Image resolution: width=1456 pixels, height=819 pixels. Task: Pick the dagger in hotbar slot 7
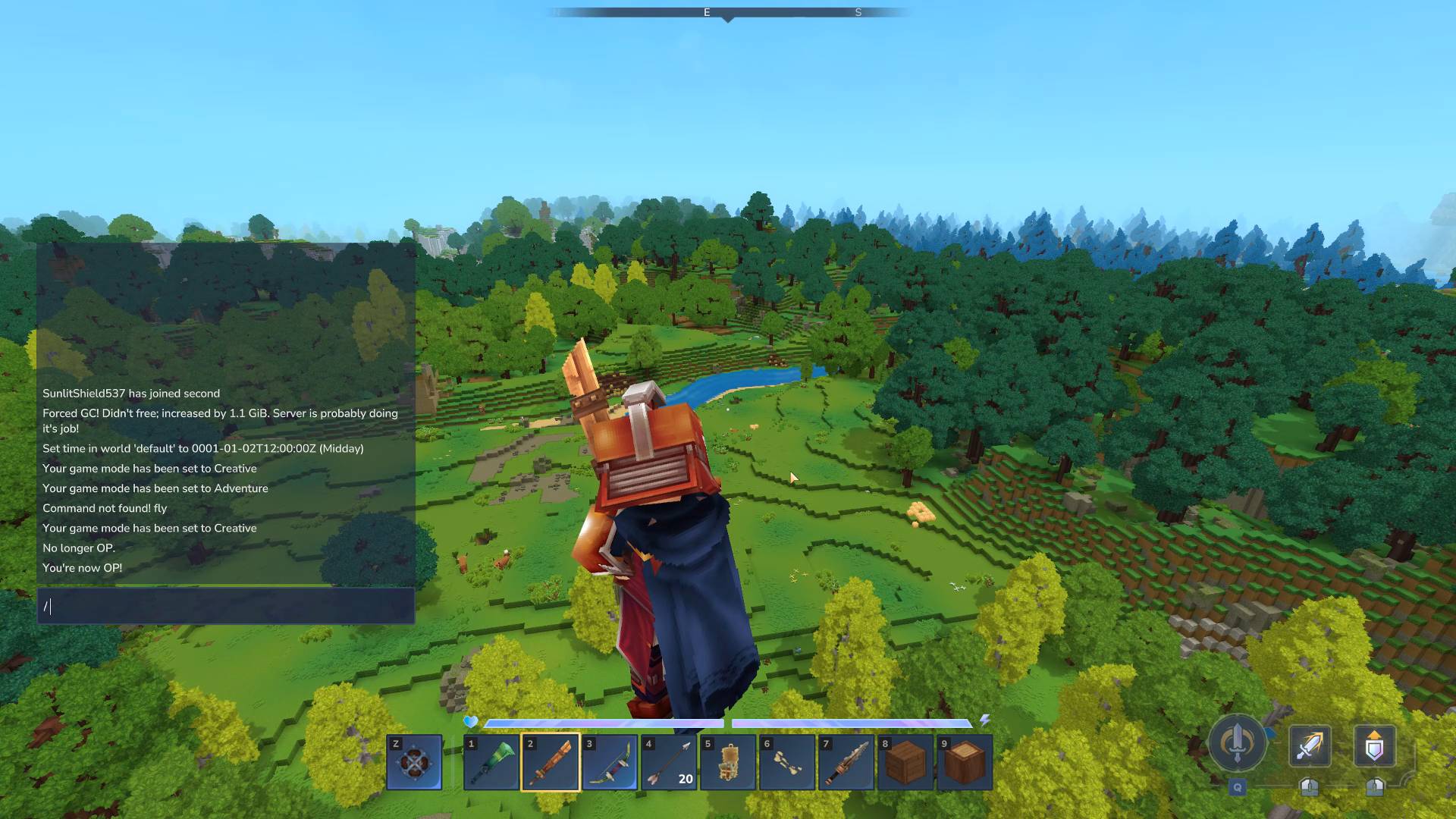pos(846,762)
